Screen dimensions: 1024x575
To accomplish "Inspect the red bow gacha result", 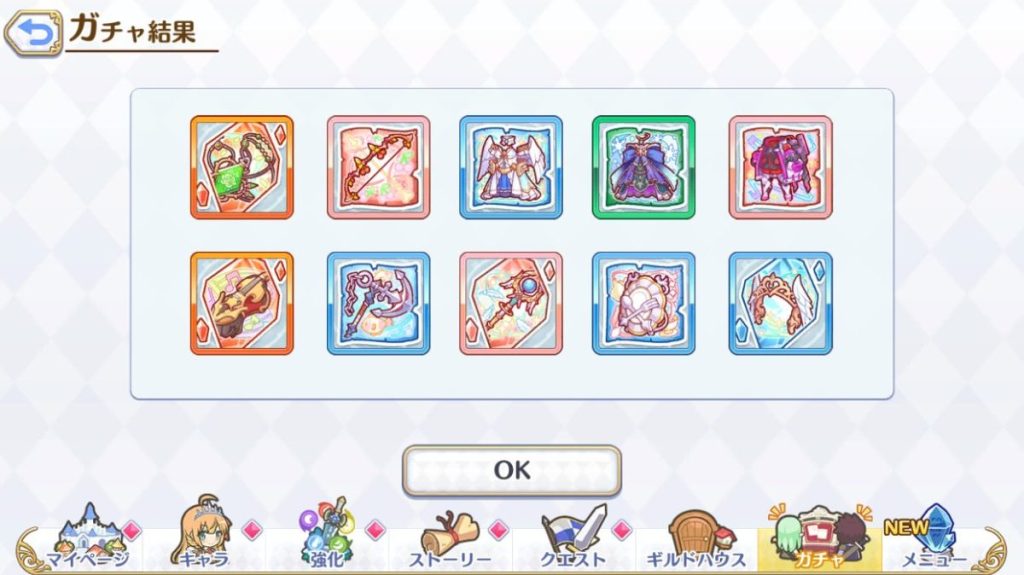I will (x=379, y=167).
